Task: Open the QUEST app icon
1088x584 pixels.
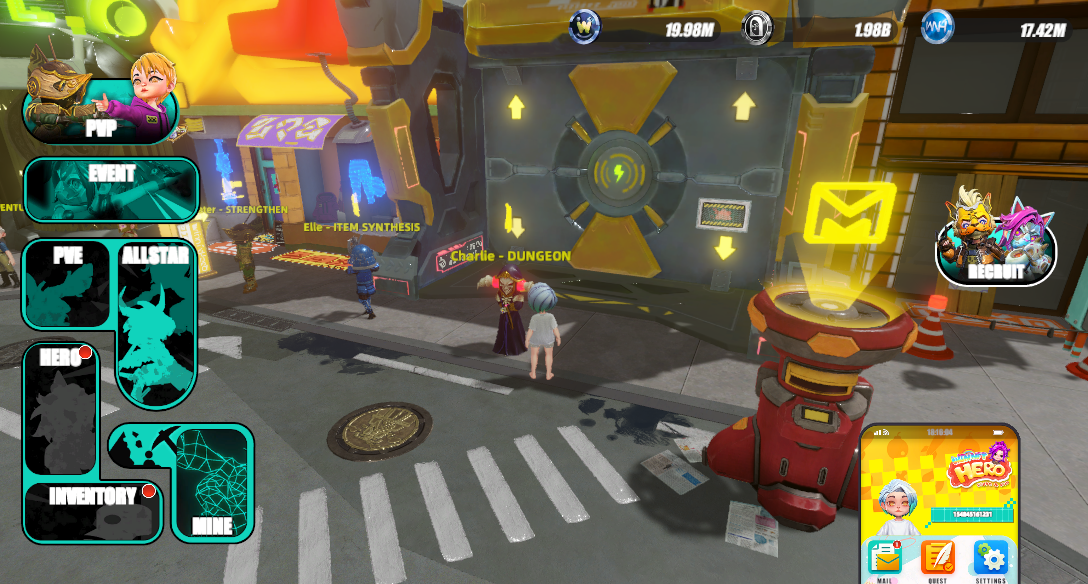Action: coord(937,558)
